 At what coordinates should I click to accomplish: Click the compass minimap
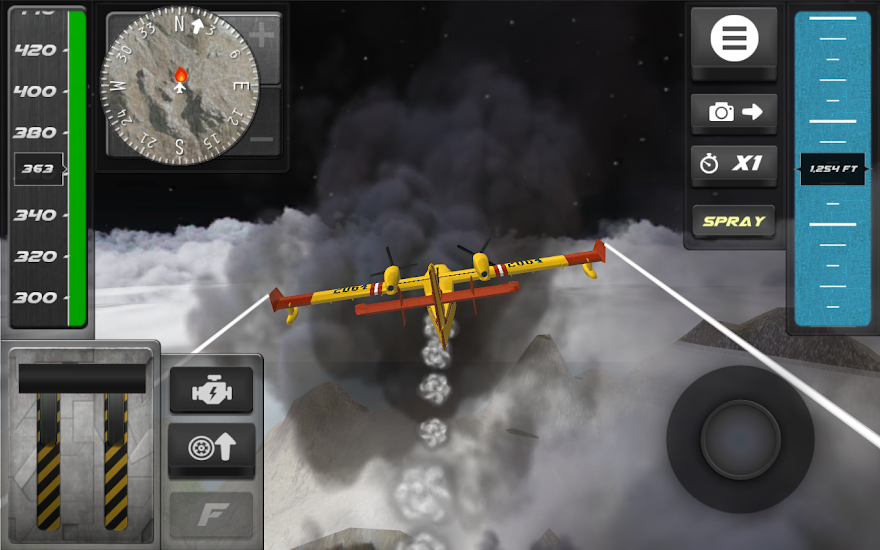tap(179, 86)
